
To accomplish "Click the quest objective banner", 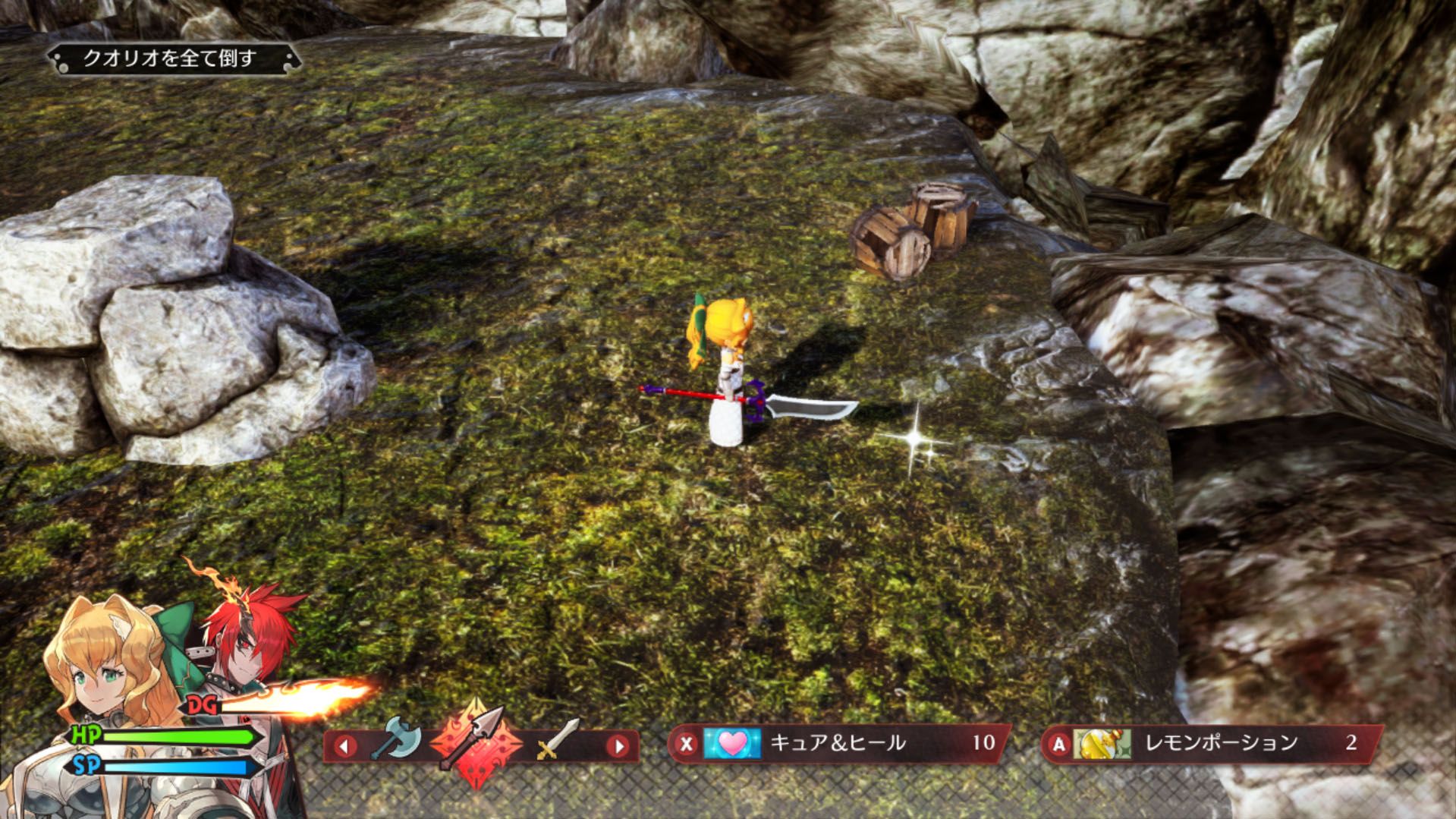I will (173, 58).
